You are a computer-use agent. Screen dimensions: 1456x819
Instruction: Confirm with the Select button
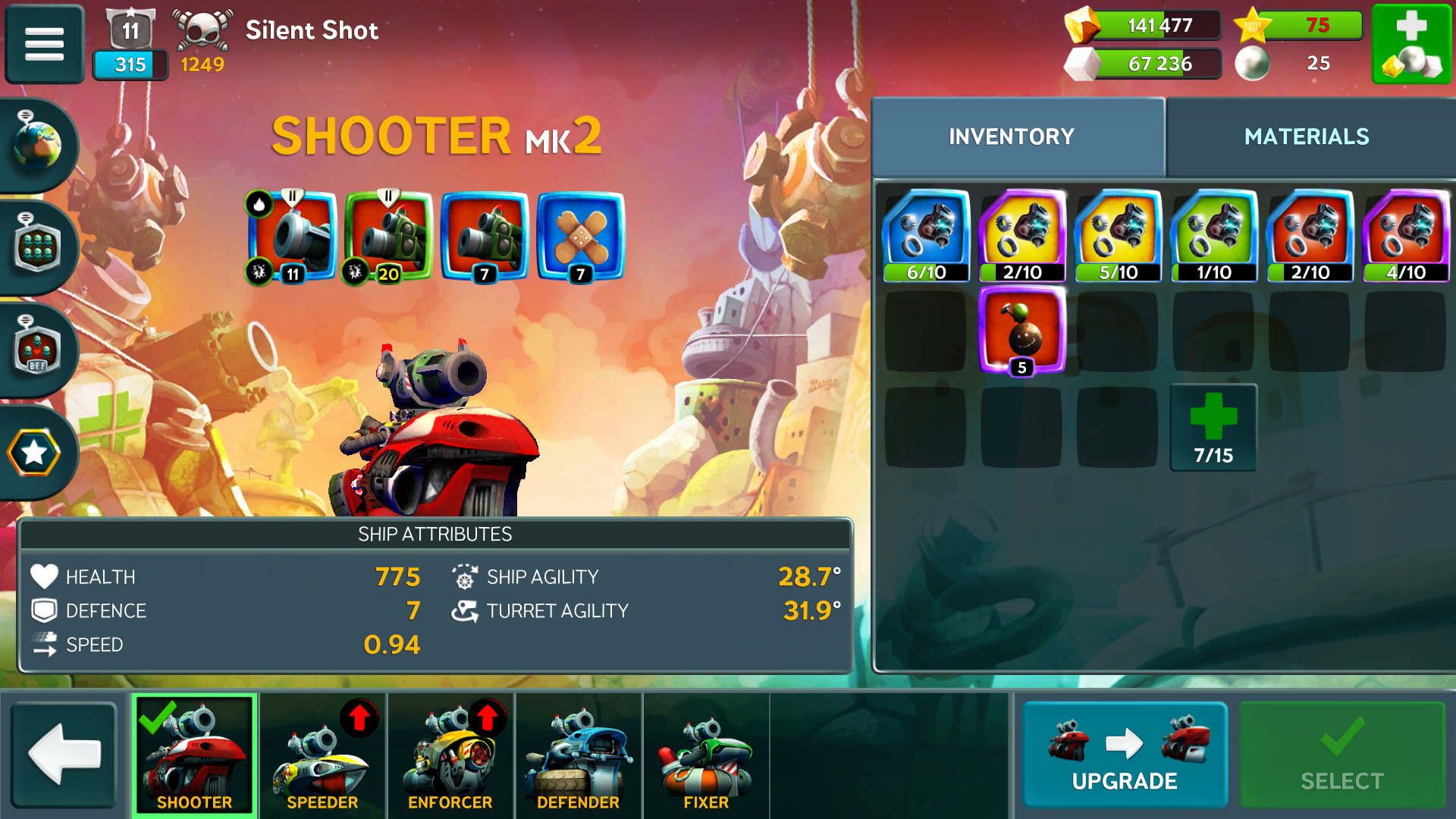pos(1341,755)
